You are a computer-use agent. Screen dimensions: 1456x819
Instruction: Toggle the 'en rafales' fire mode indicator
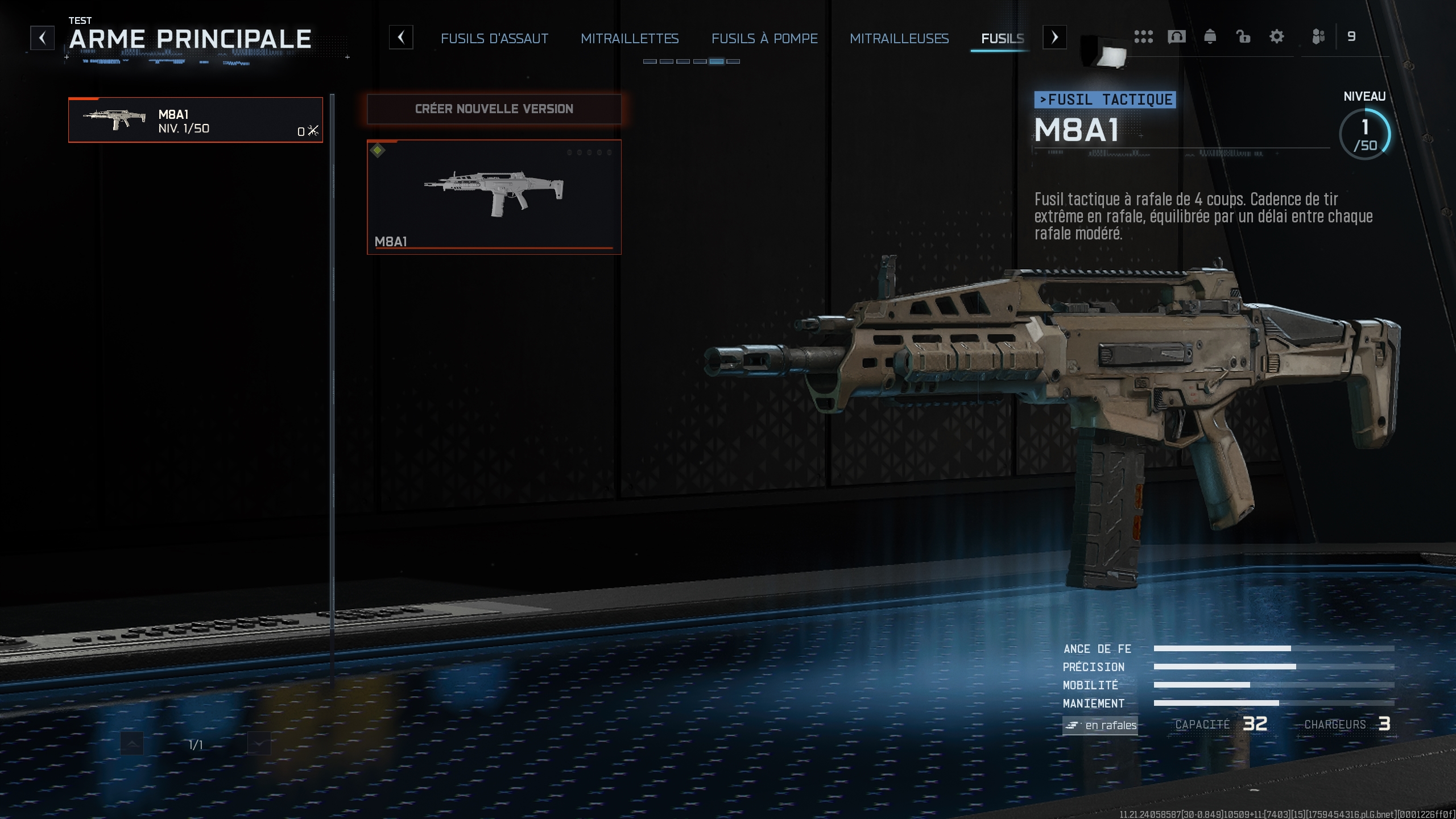click(x=1101, y=726)
